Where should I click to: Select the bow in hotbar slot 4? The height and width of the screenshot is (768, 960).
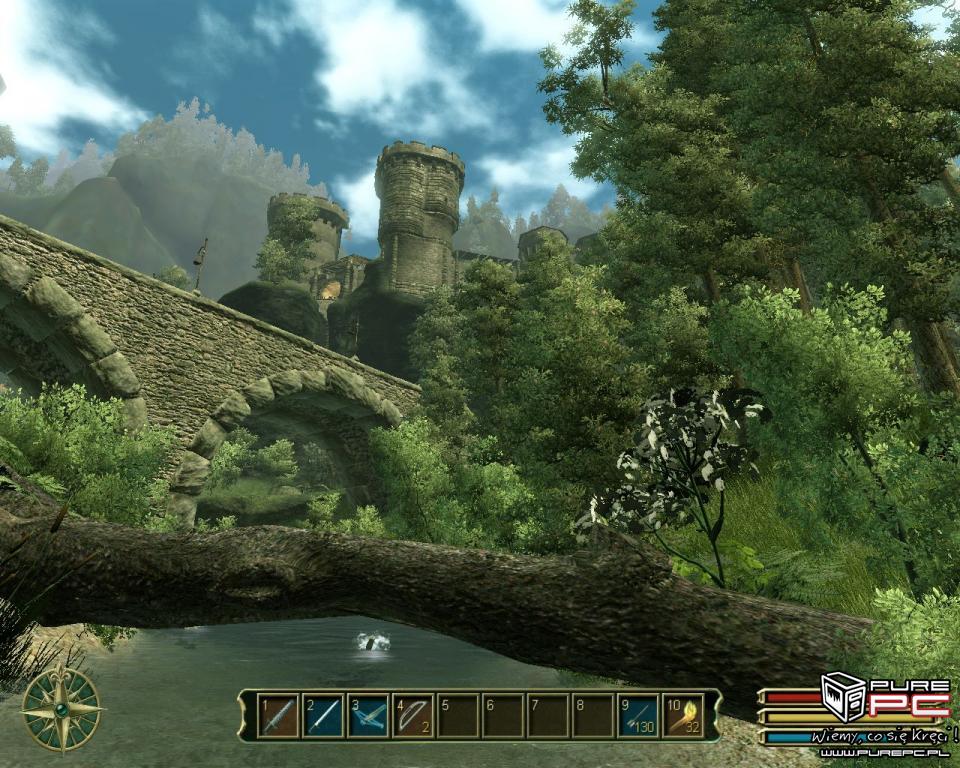(413, 716)
